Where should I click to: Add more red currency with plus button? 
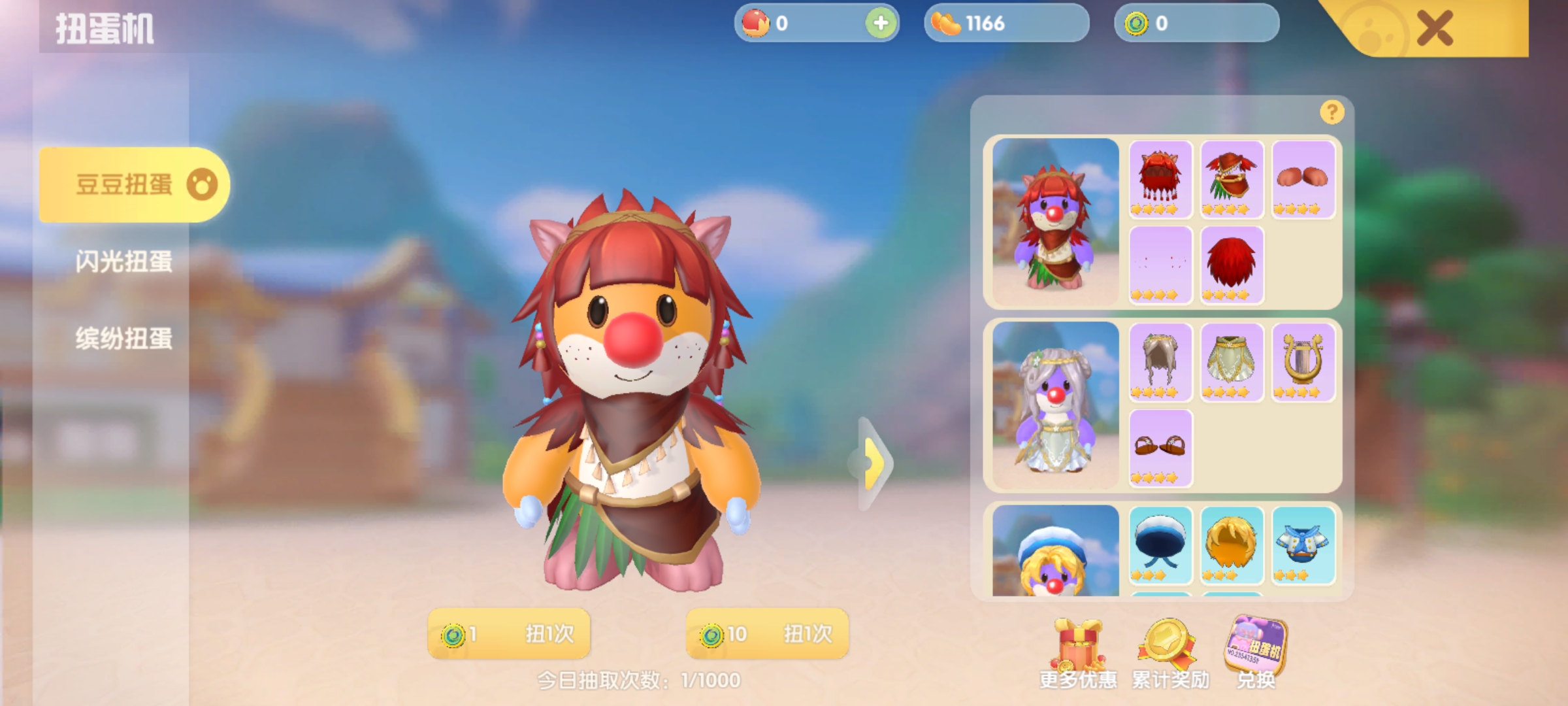(880, 24)
